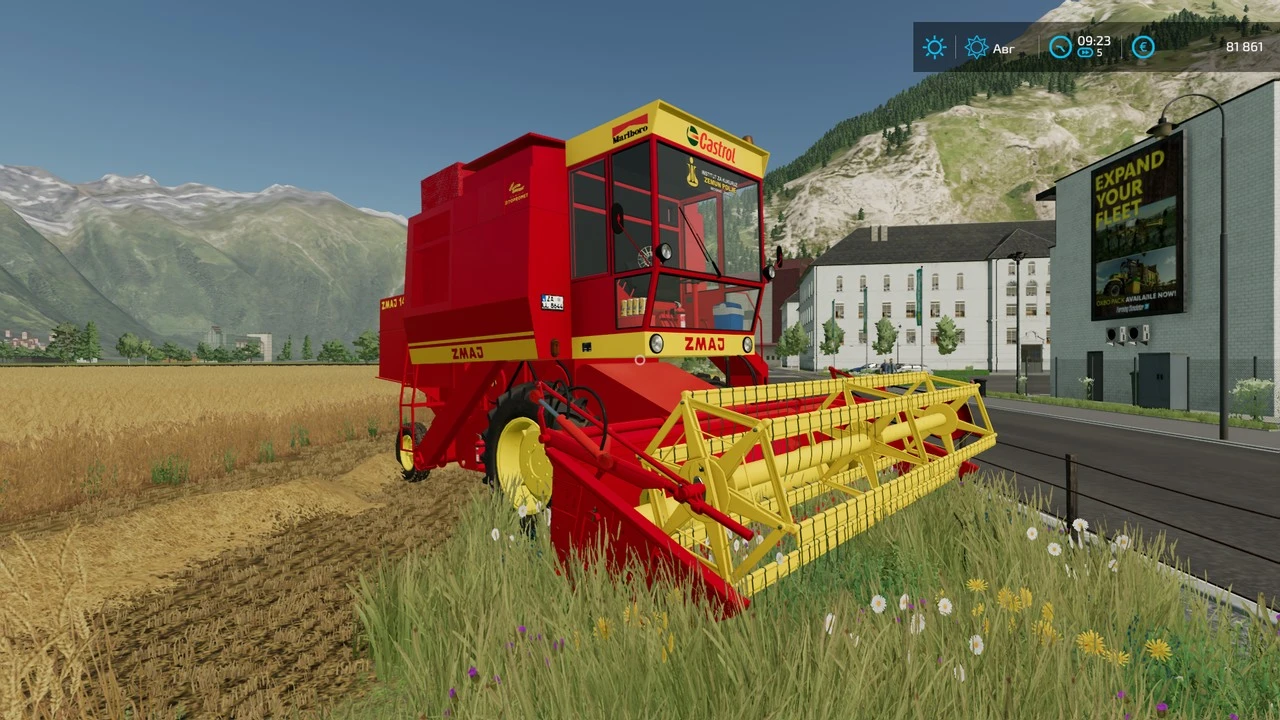Select the Marlboro decal on the combine

tap(630, 132)
